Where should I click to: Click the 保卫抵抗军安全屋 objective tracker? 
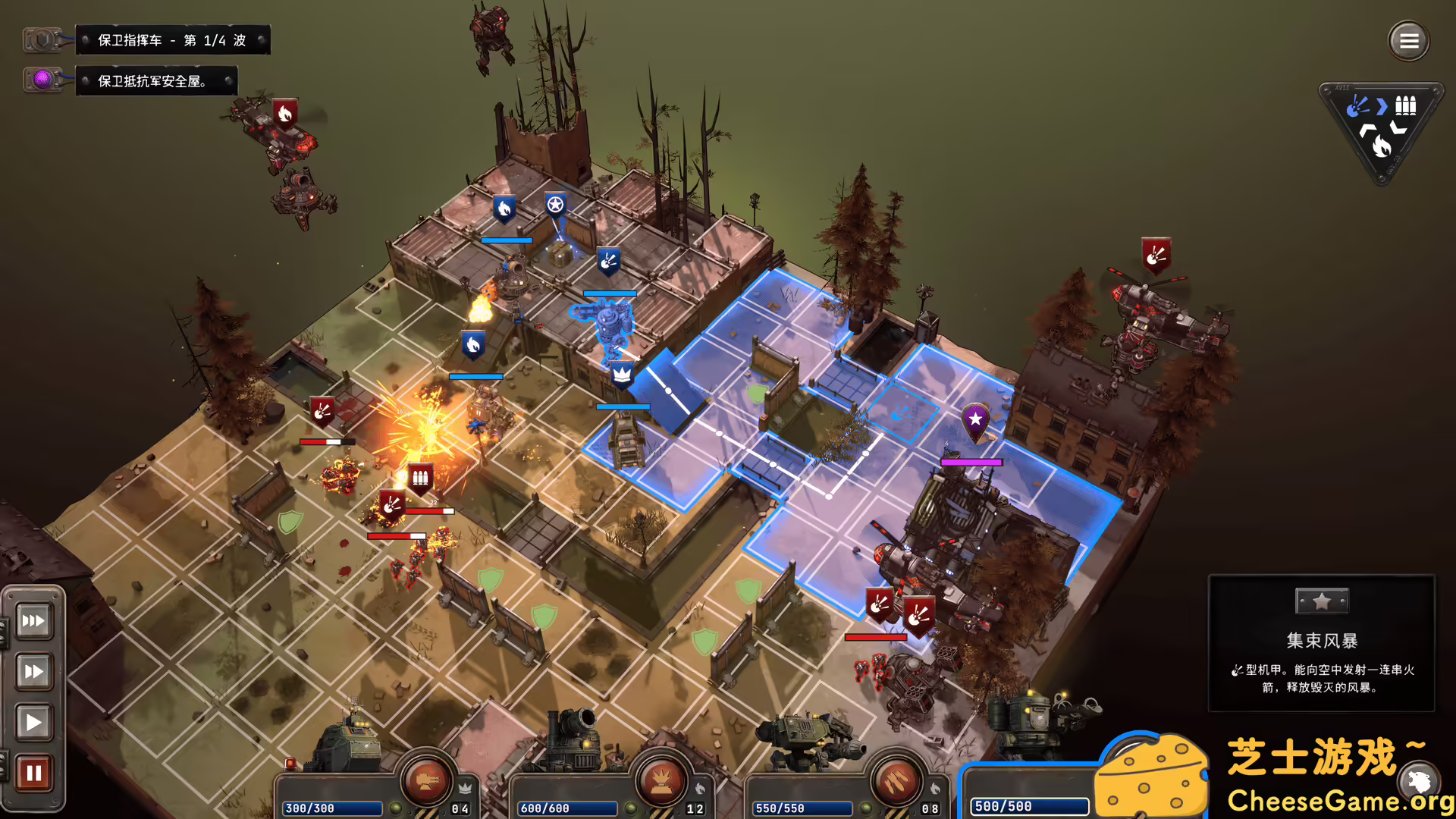(x=155, y=81)
